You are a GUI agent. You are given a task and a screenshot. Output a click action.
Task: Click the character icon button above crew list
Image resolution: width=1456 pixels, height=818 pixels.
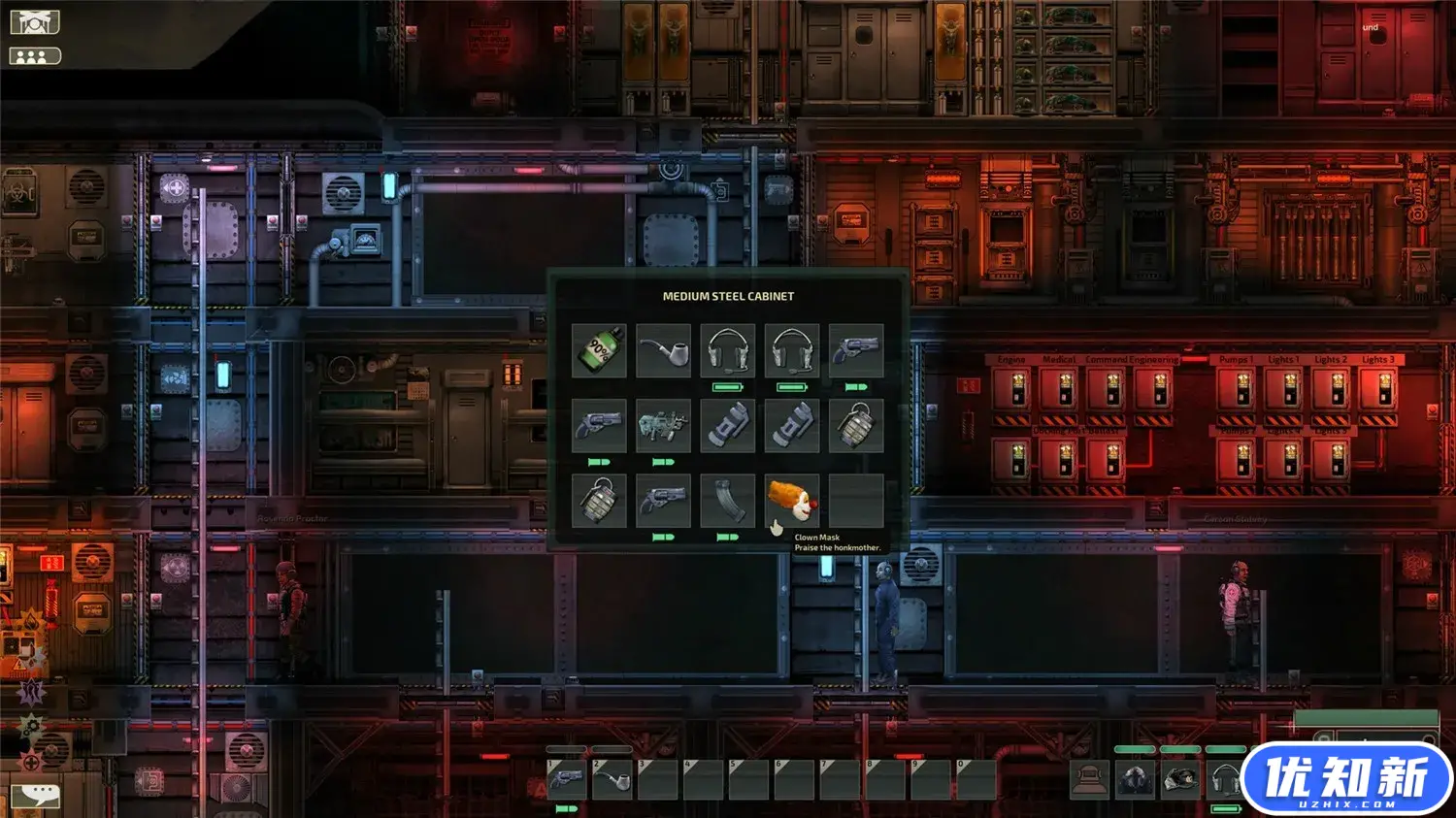[35, 22]
